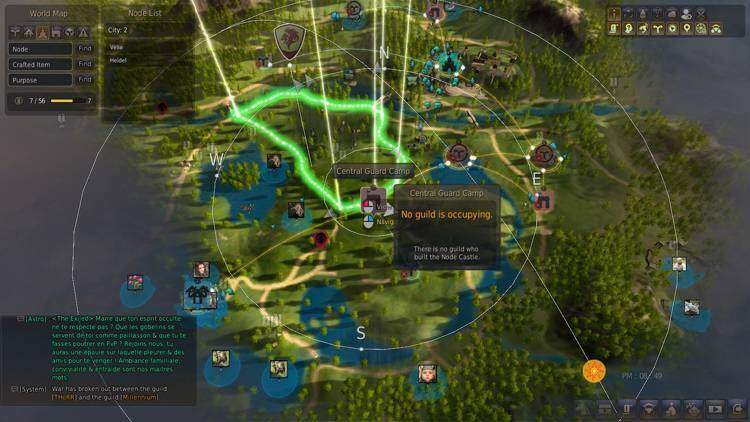Viewport: 750px width, 422px height.
Task: Click the orange sun time indicator
Action: (594, 372)
